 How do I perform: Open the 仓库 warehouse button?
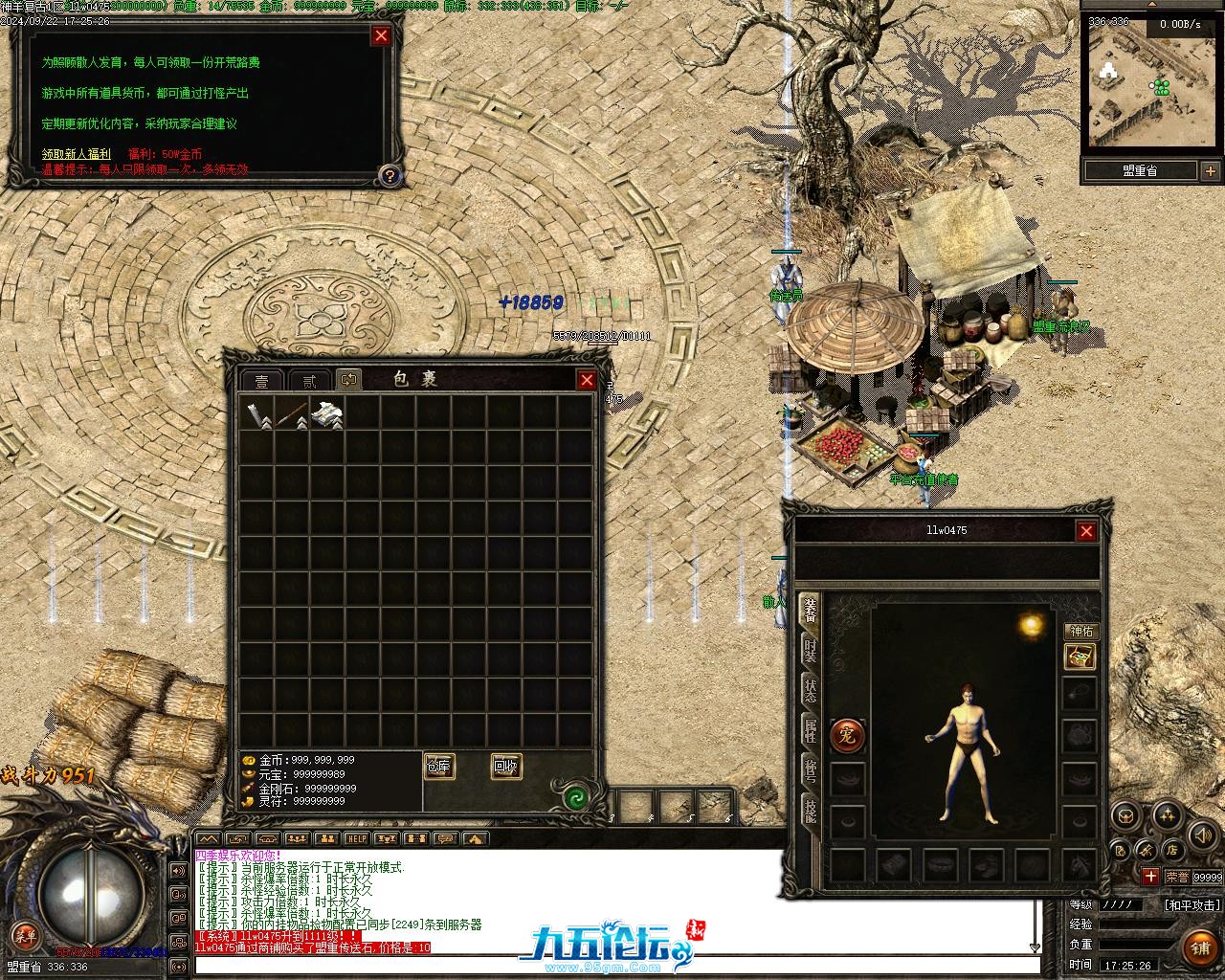tap(439, 766)
